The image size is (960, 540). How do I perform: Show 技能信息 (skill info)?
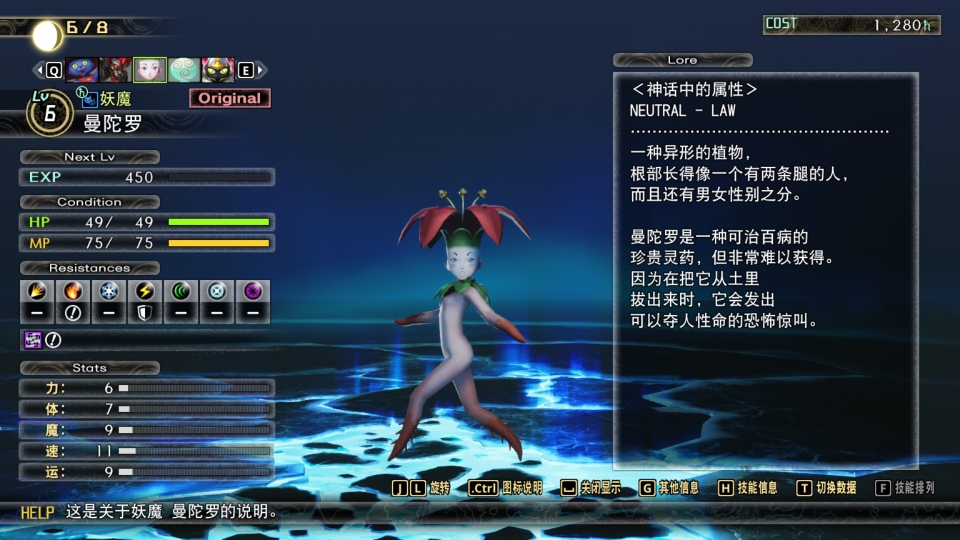pos(748,488)
